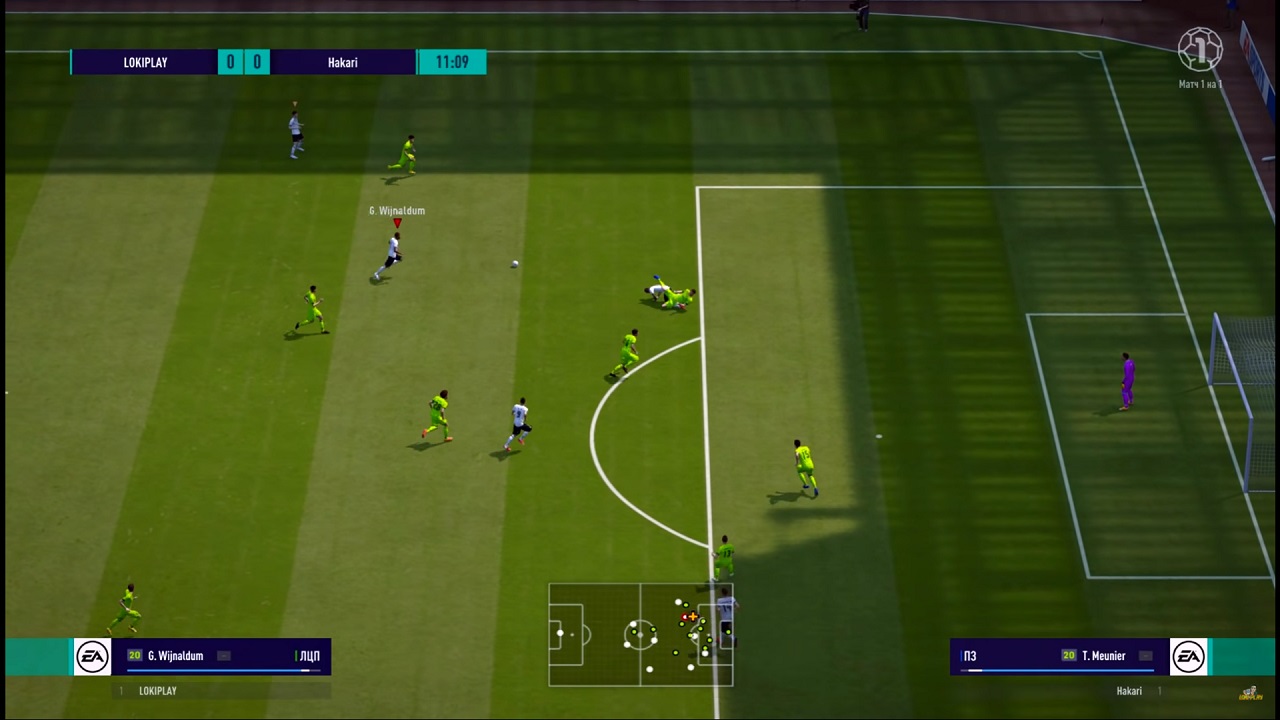Toggle the П3 position indicator on Meunier's plate
The width and height of the screenshot is (1280, 720).
click(968, 655)
